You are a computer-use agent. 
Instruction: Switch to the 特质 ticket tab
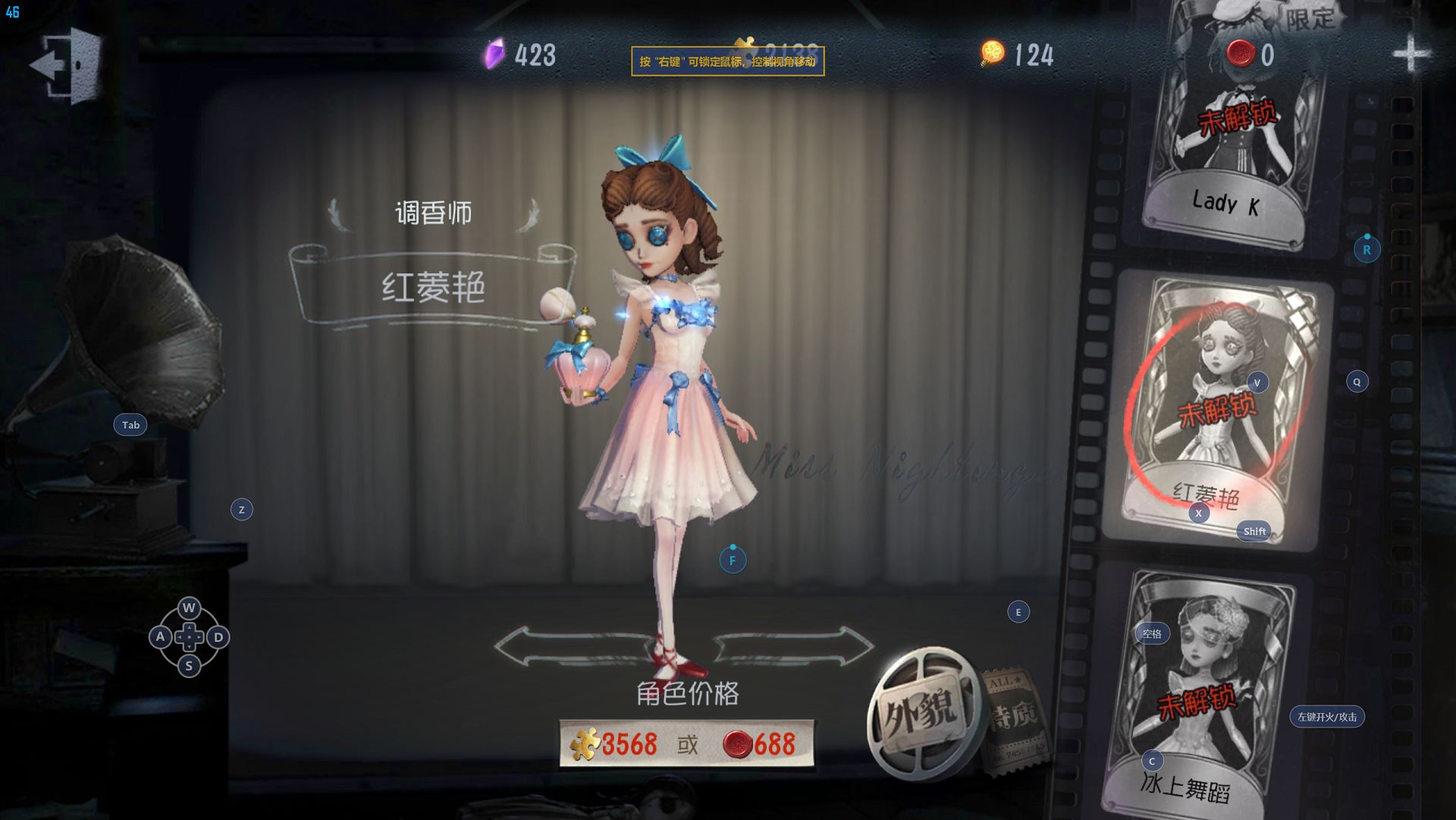click(1014, 718)
